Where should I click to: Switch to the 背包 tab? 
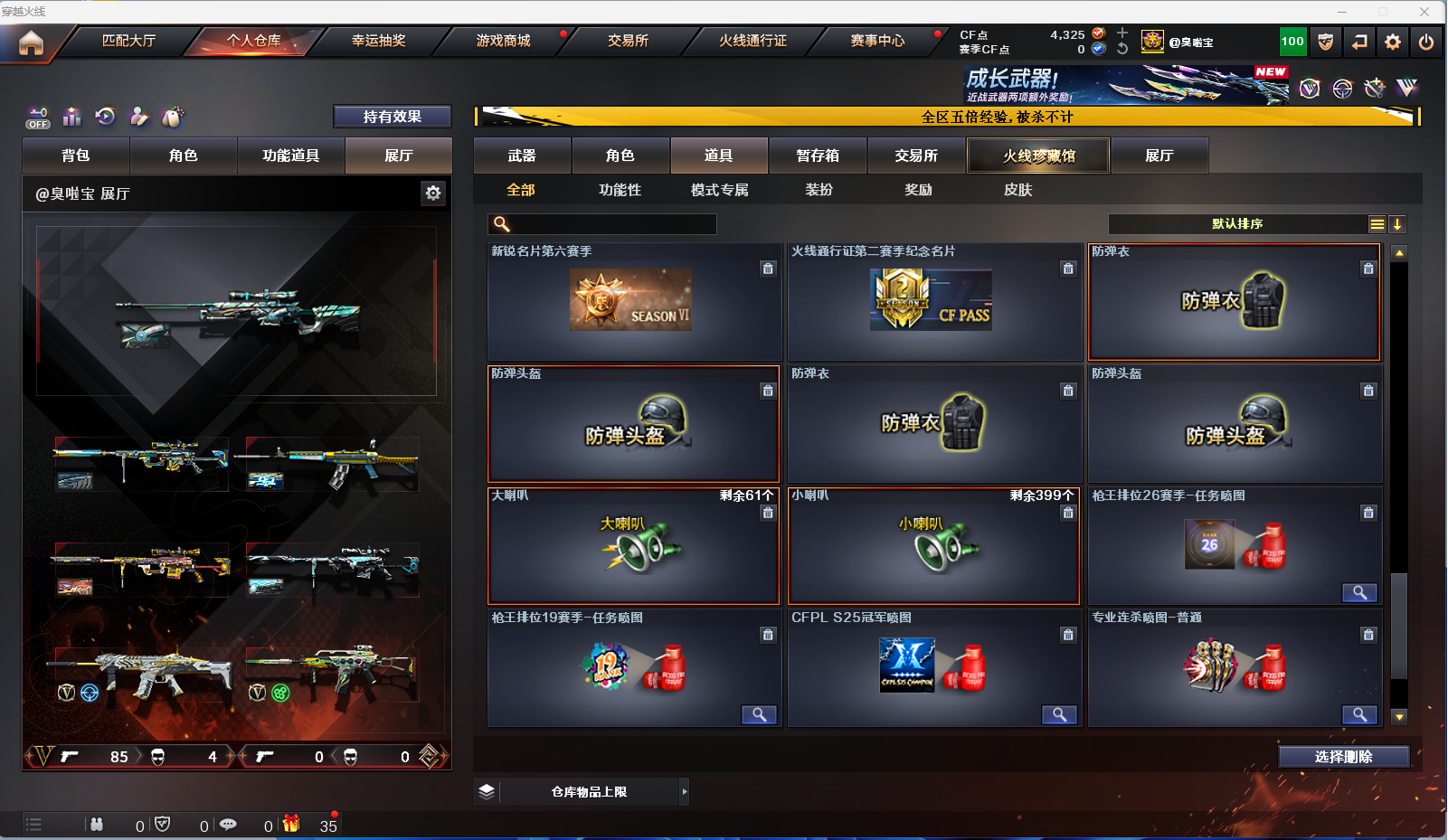(76, 156)
